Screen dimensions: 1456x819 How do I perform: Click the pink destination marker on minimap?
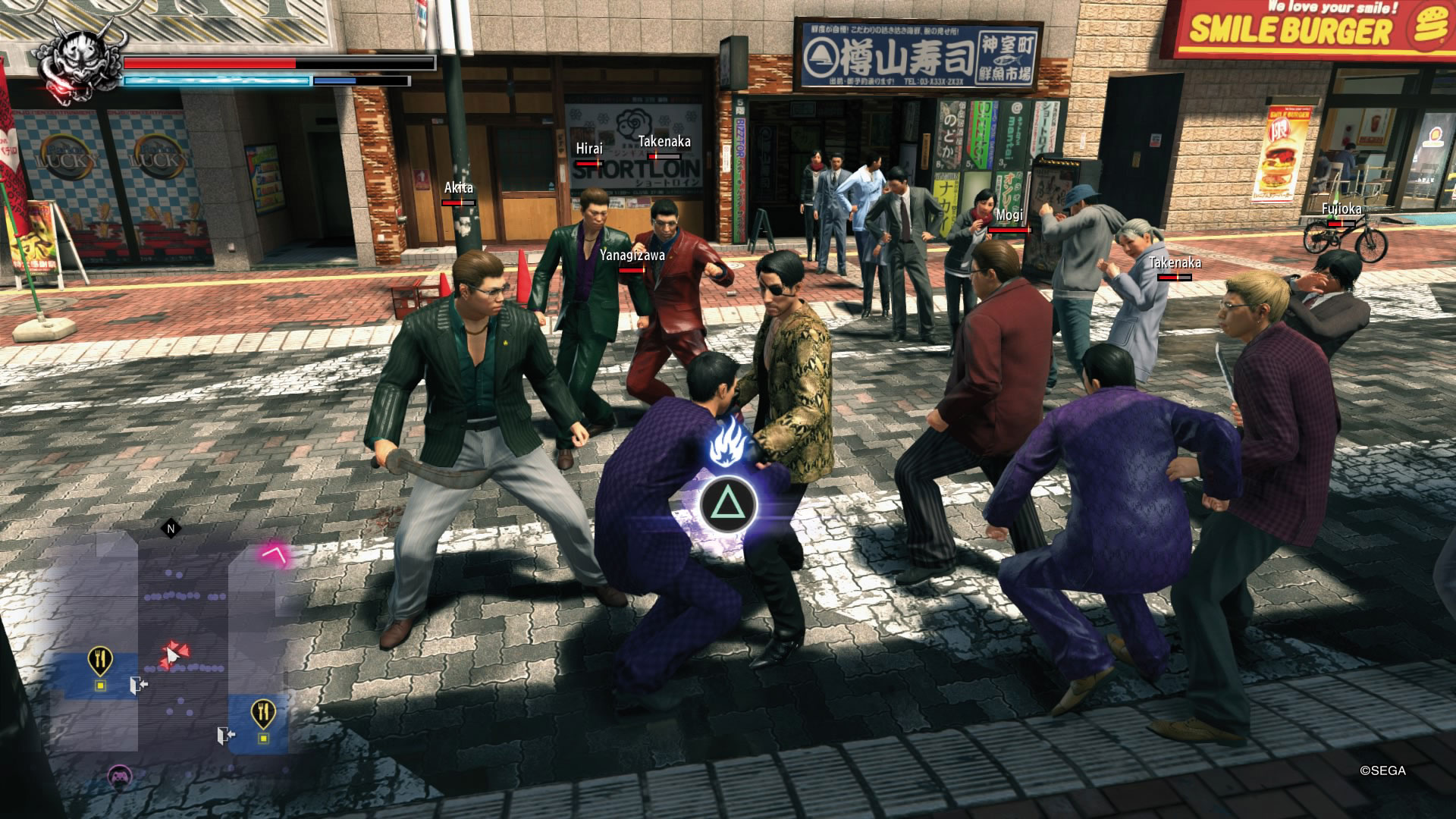(275, 554)
